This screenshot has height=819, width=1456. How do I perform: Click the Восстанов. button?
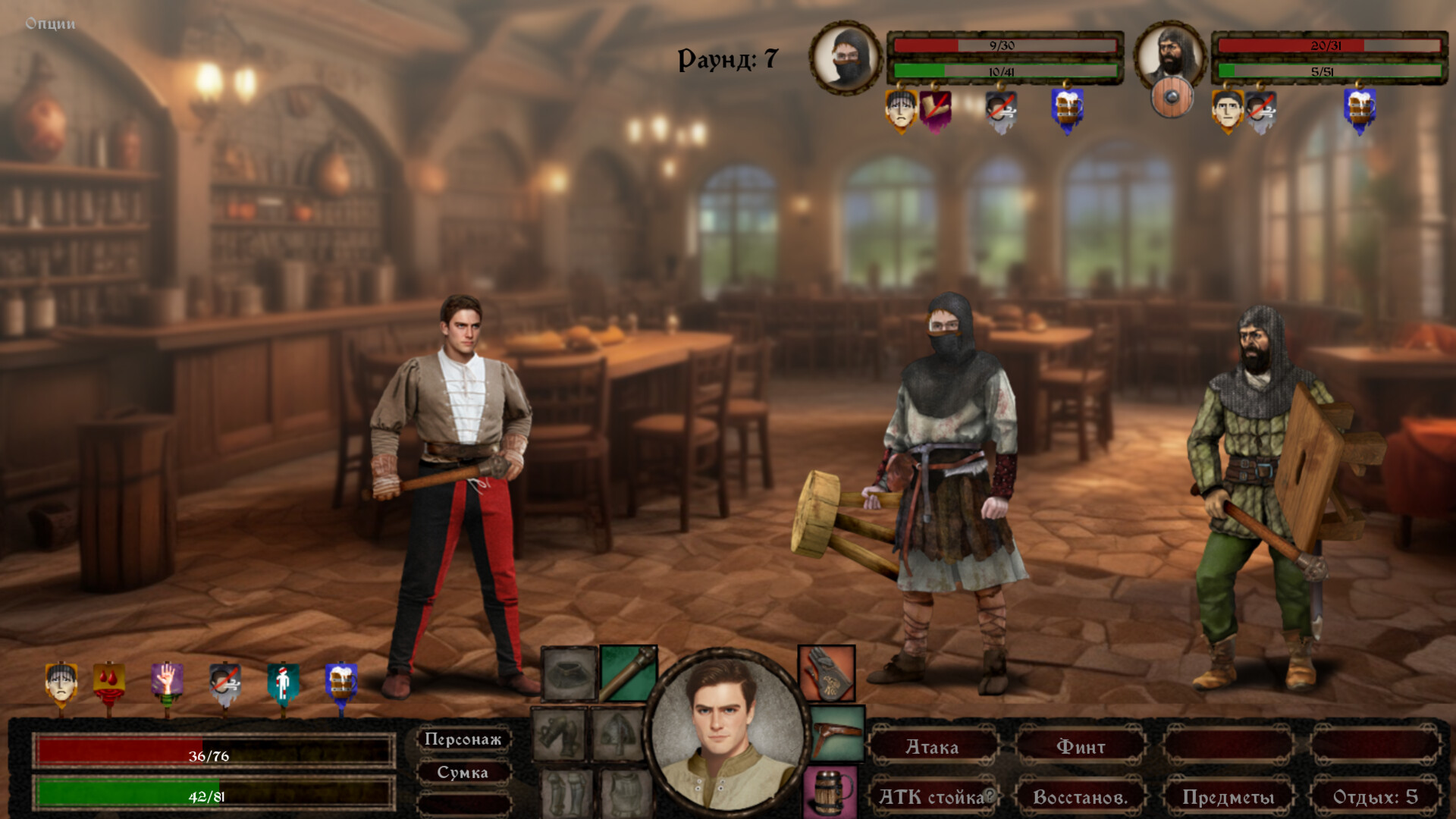point(1081,797)
